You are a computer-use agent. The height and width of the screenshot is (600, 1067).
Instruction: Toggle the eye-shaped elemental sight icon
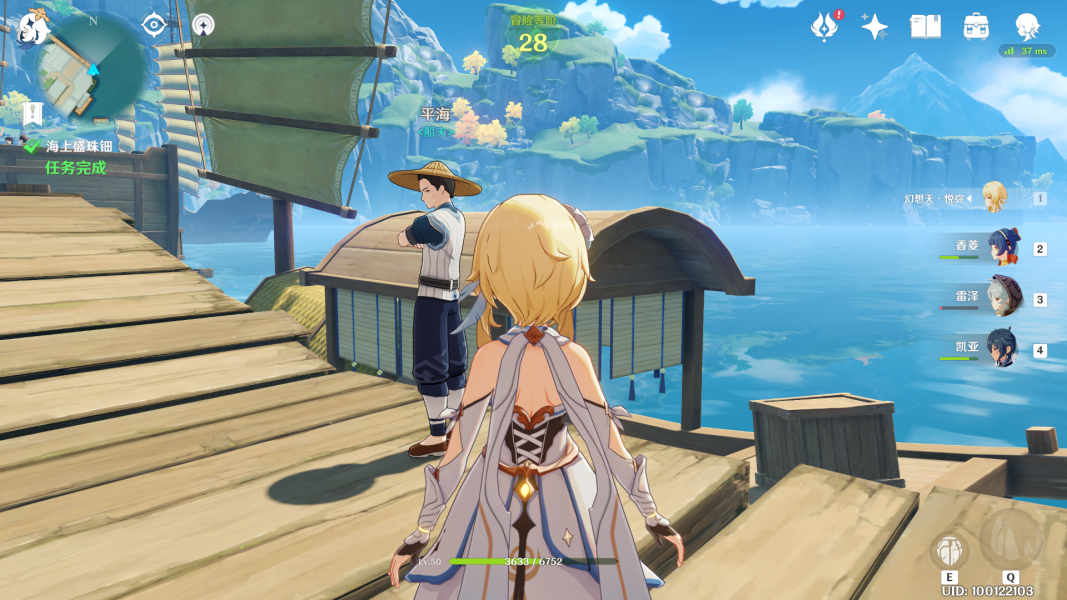[x=153, y=24]
